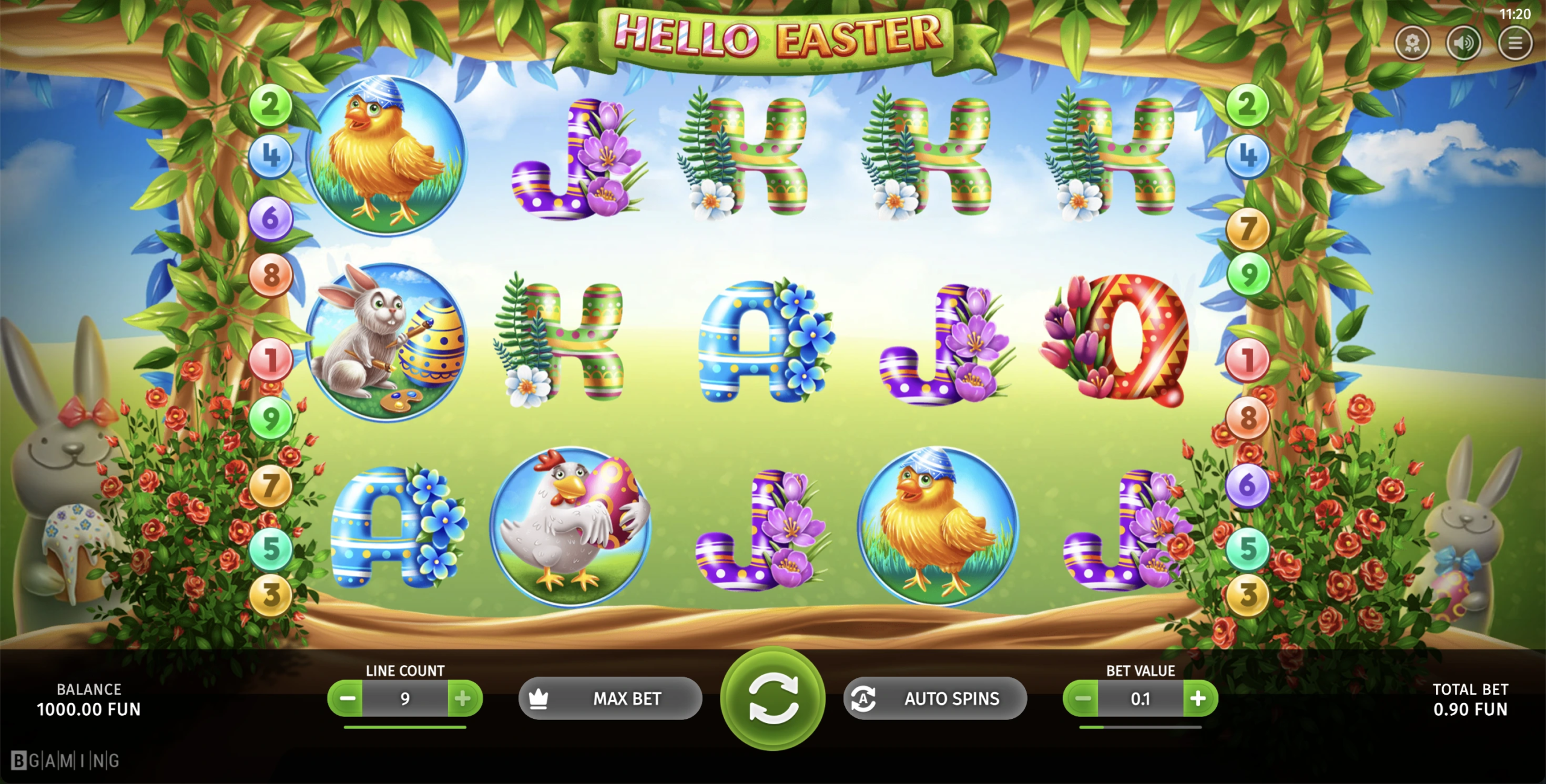Viewport: 1546px width, 784px height.
Task: Spin the reels with the green button
Action: (x=772, y=699)
